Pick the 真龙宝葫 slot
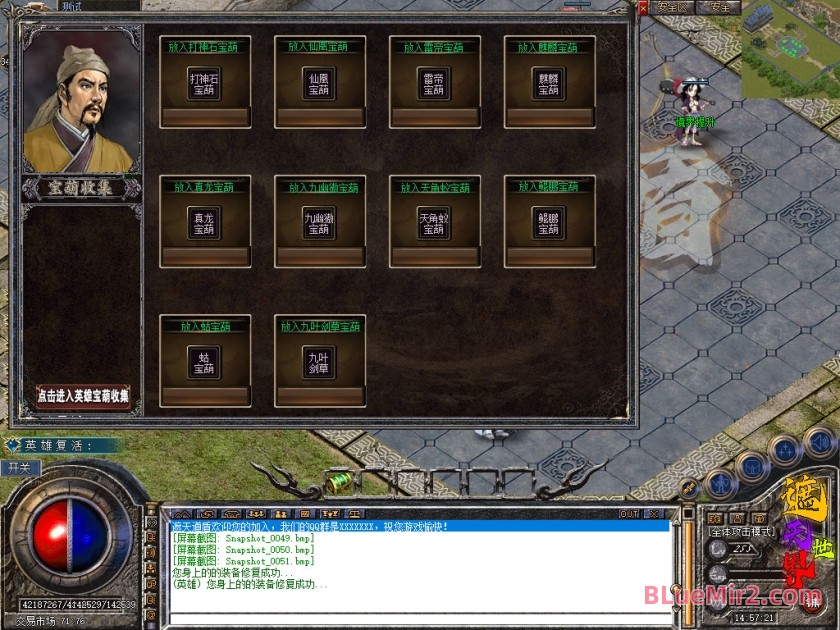 pos(204,223)
